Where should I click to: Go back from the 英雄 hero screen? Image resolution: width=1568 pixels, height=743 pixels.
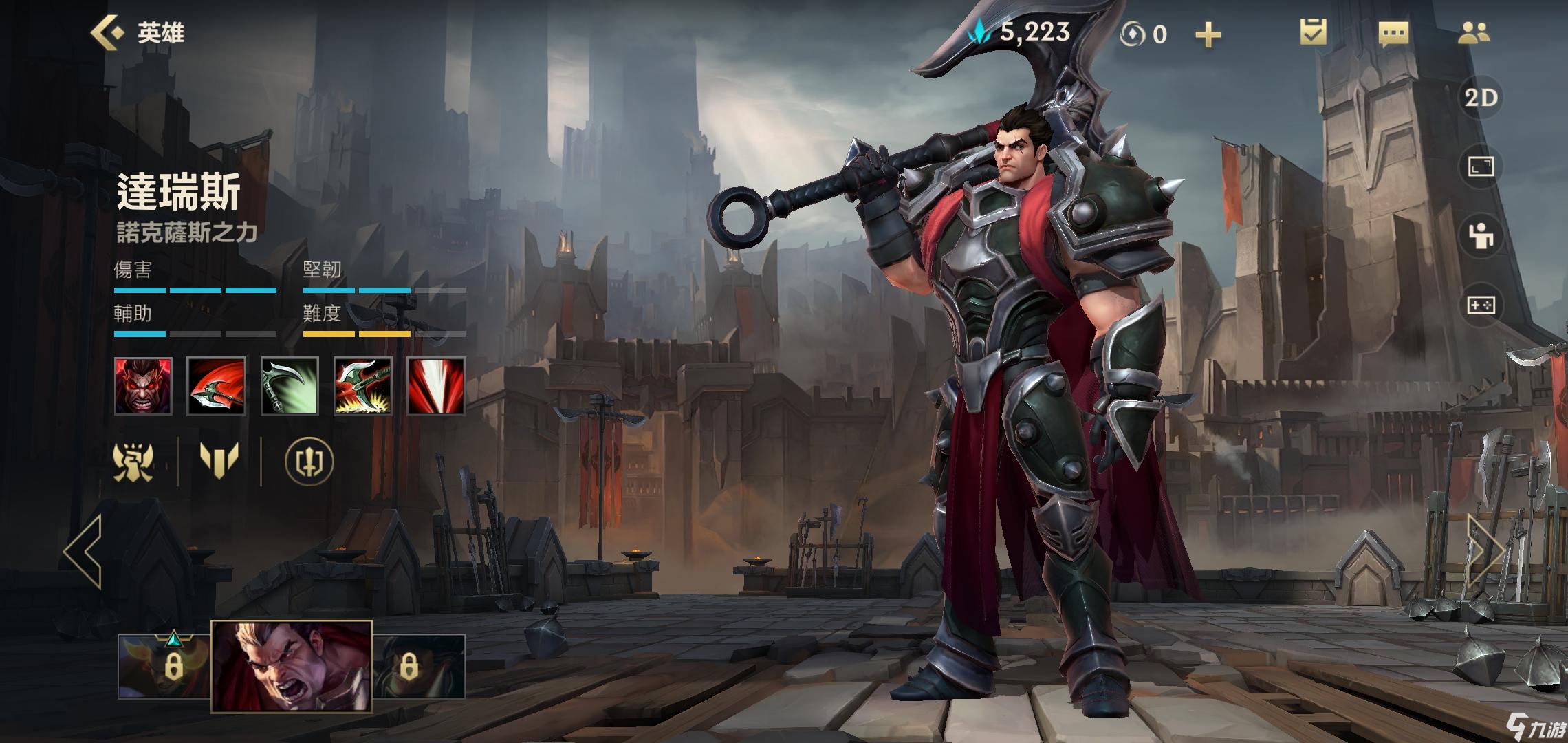click(107, 32)
